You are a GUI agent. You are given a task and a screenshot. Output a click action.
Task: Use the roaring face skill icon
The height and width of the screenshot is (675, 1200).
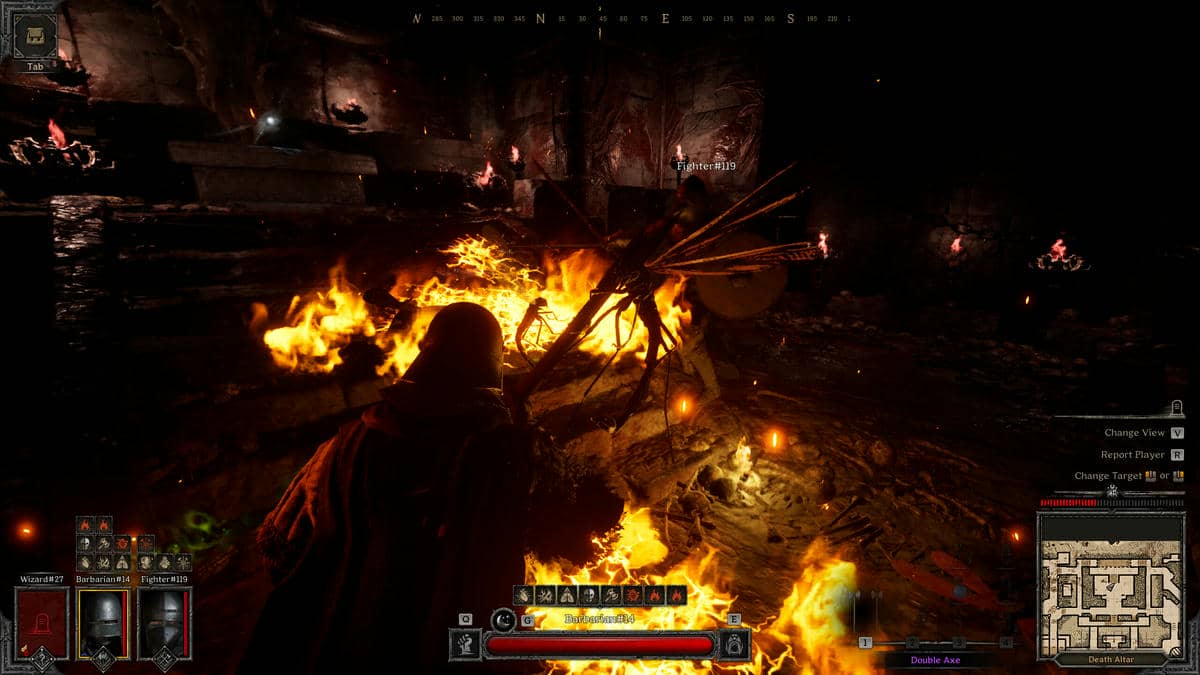735,643
